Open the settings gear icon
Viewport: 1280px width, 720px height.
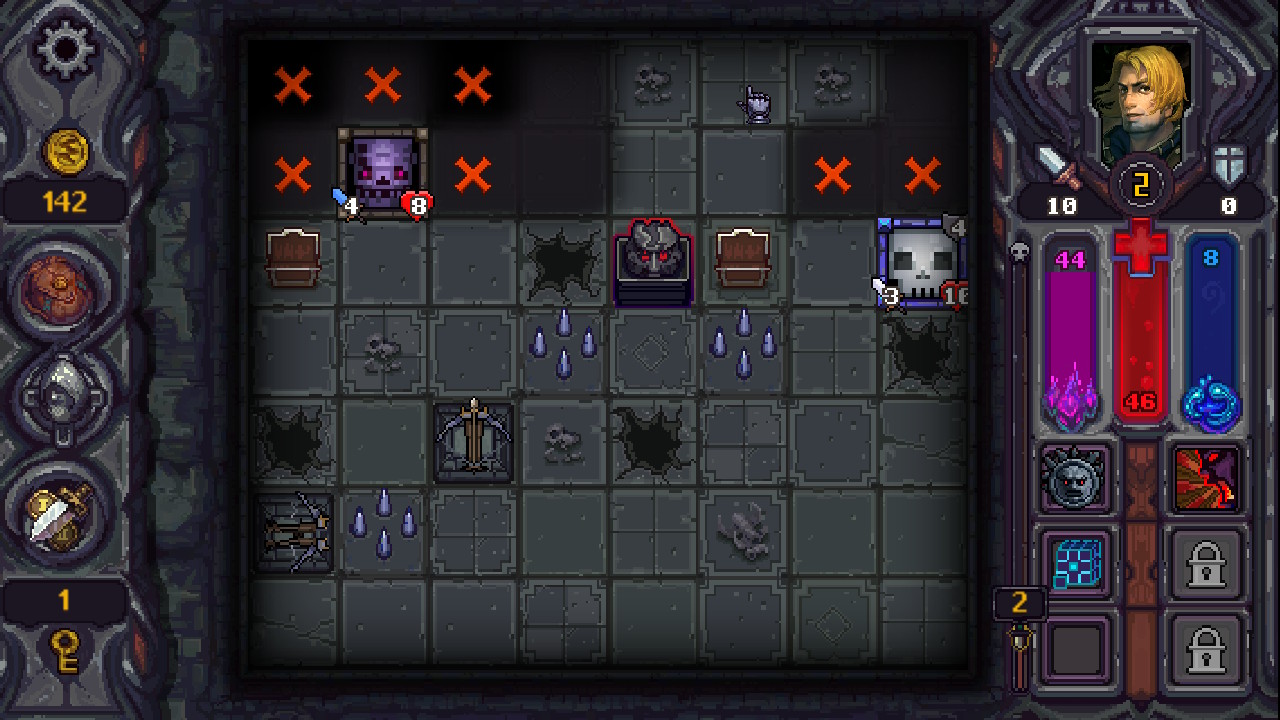[x=63, y=47]
